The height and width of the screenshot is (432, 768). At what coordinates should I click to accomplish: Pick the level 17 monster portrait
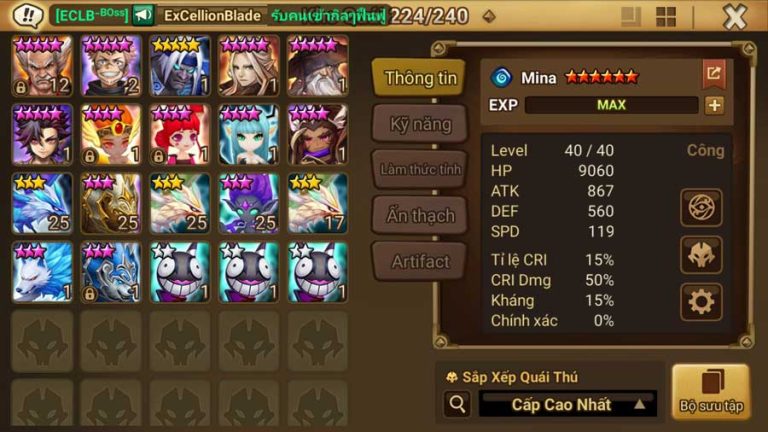point(318,203)
